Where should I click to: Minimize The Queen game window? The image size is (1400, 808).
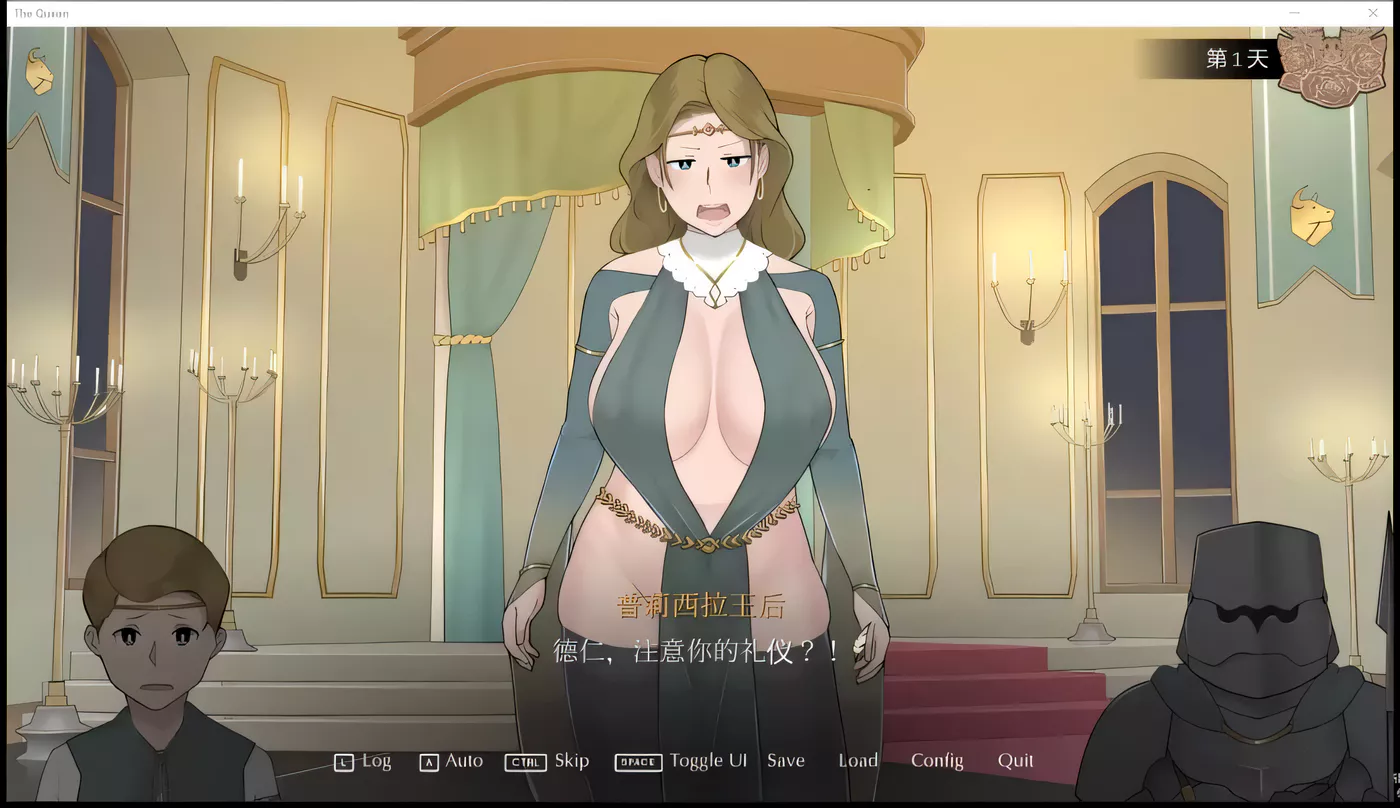tap(1293, 13)
